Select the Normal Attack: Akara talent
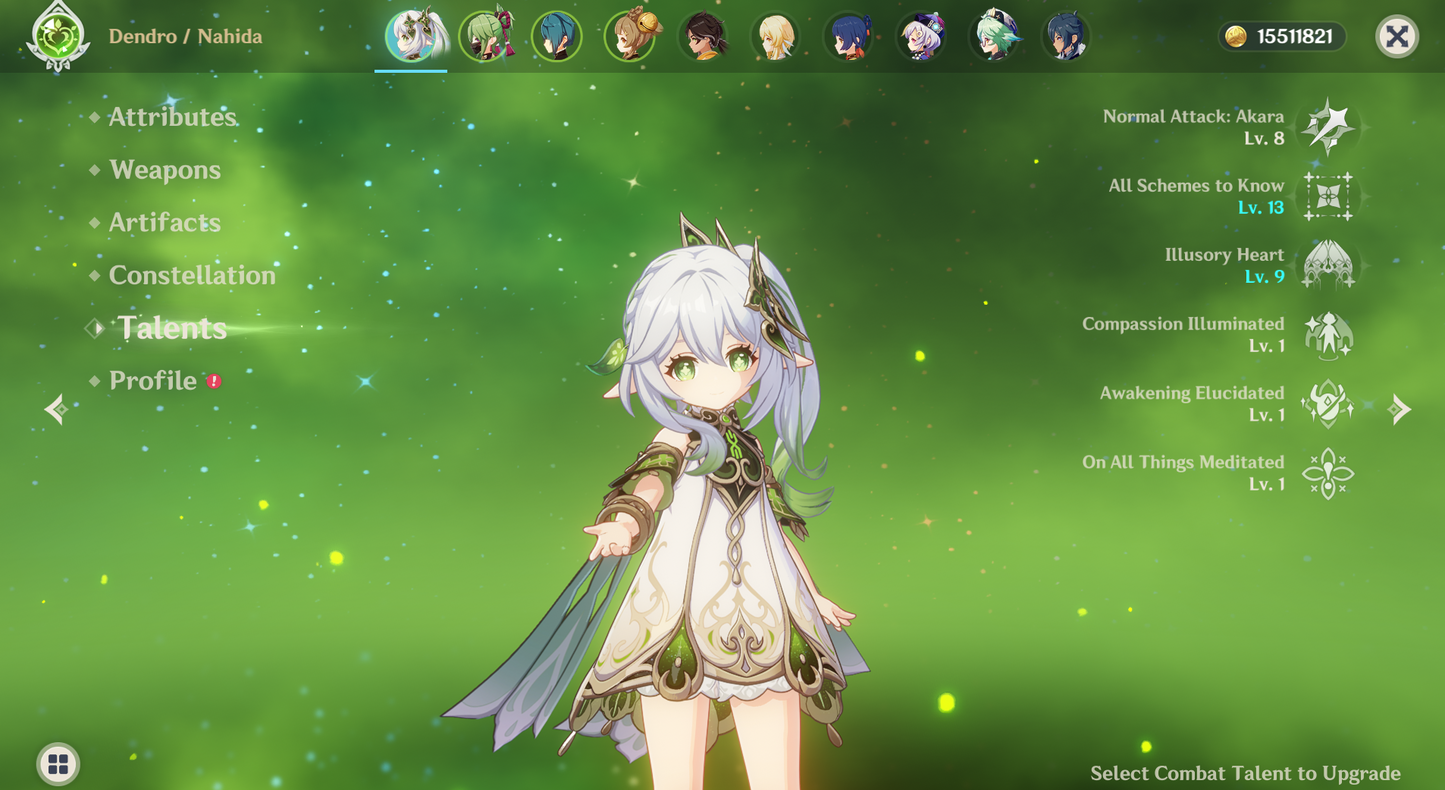 coord(1328,127)
